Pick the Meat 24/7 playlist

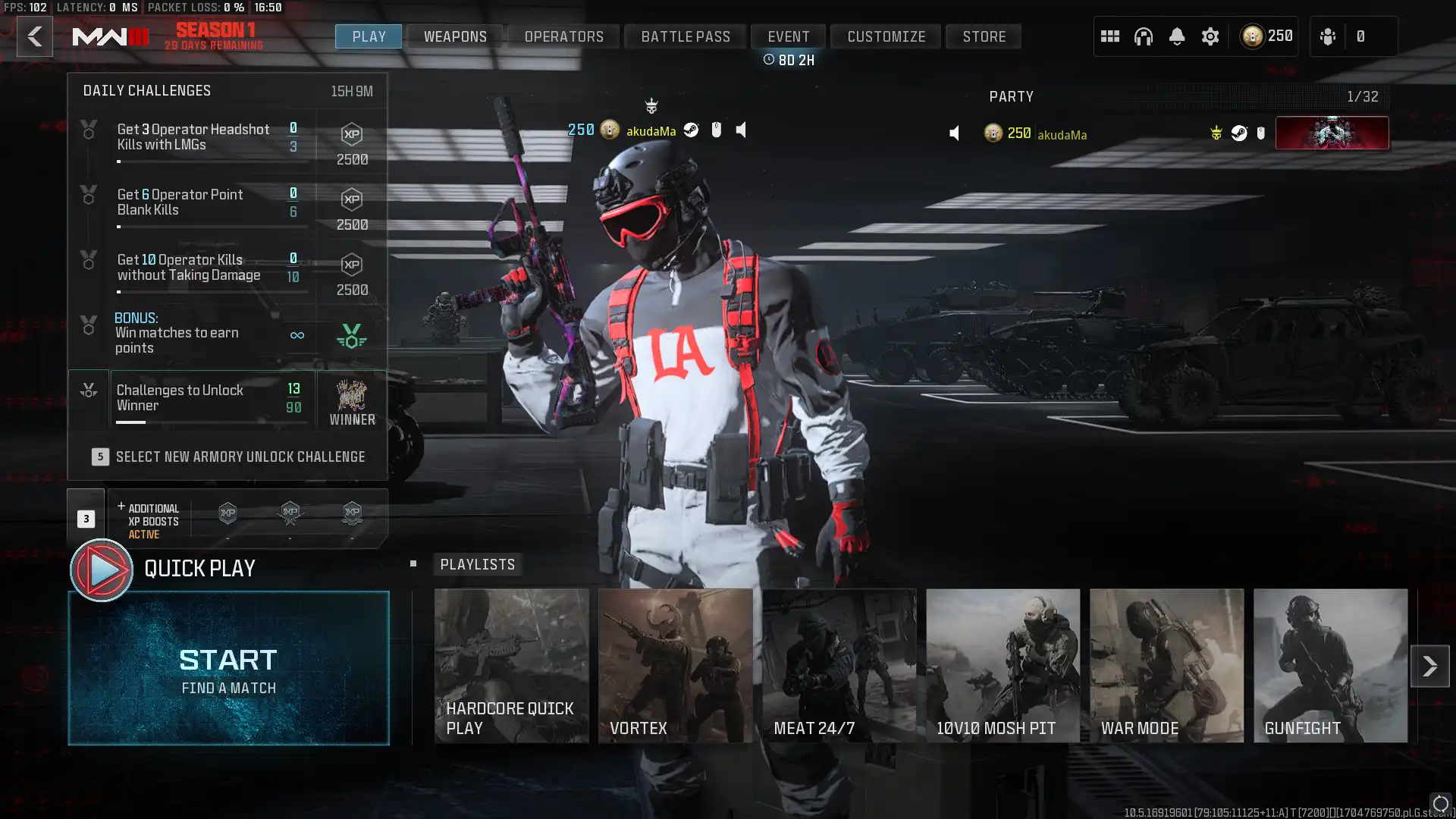[839, 666]
